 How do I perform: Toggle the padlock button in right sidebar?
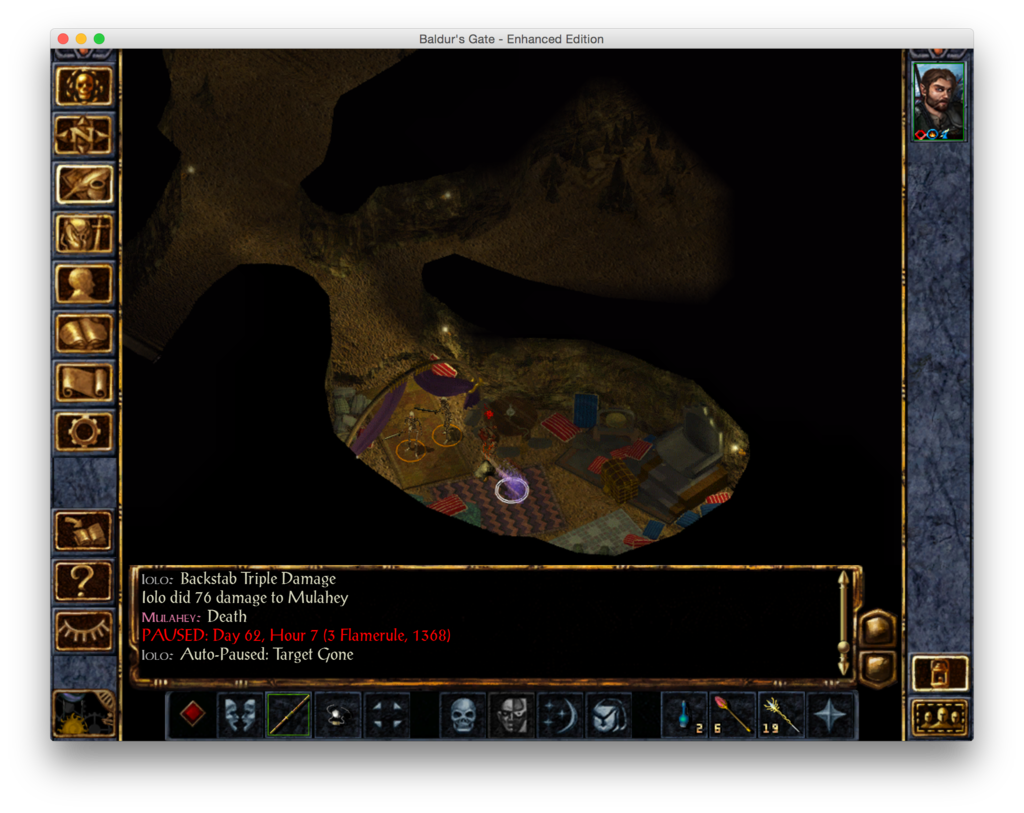point(940,673)
